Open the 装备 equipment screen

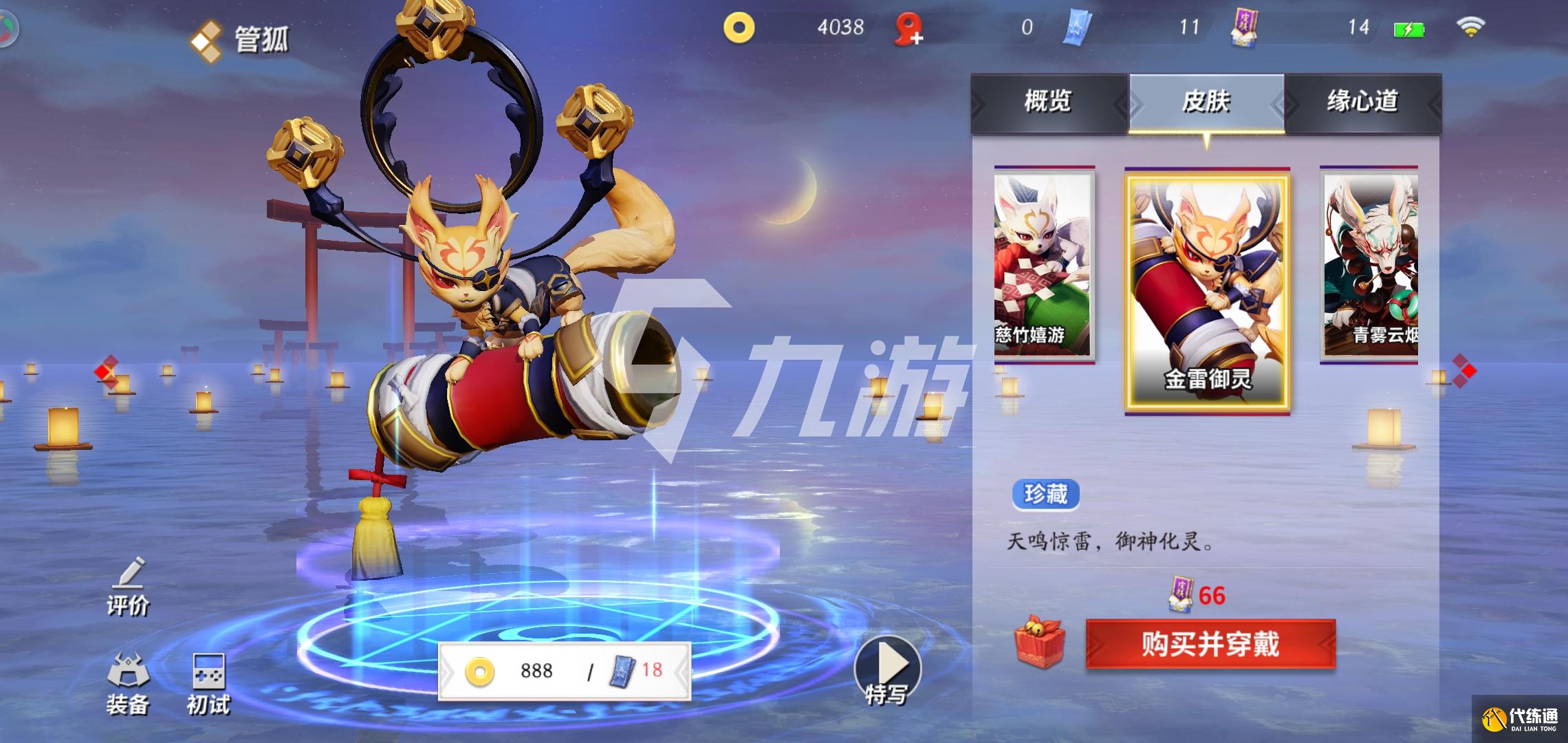tap(128, 683)
